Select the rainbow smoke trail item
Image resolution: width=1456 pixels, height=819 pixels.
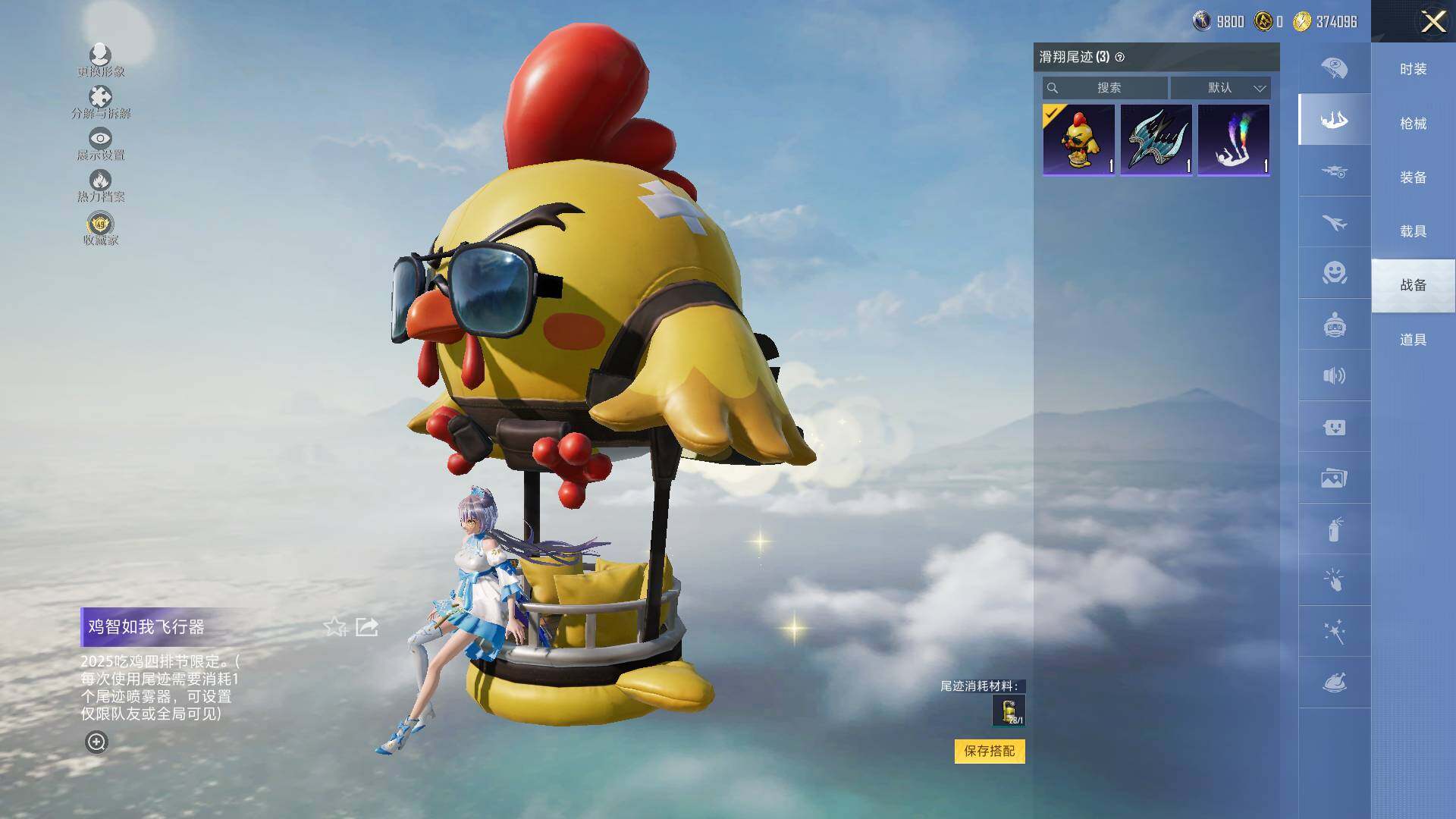point(1233,140)
